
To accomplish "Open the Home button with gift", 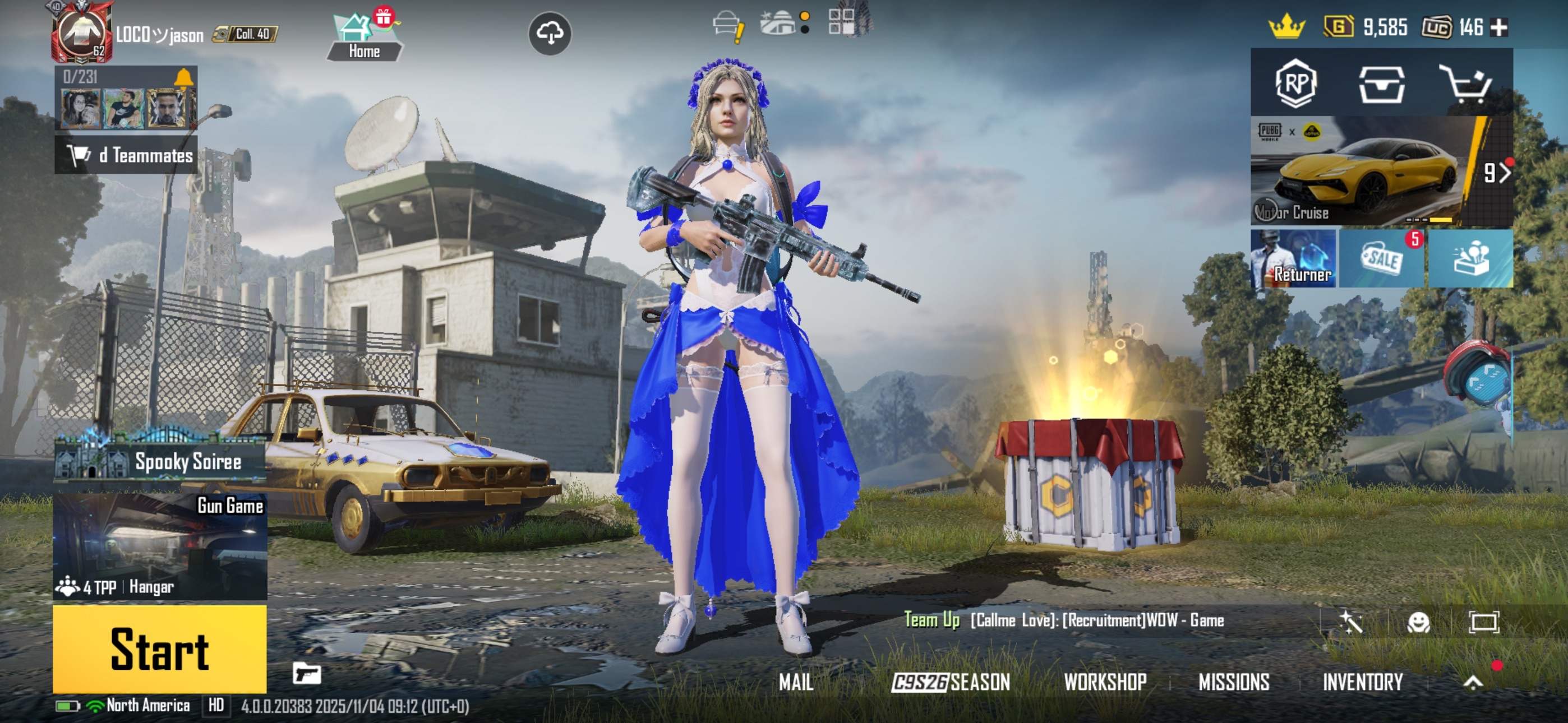I will [x=365, y=38].
